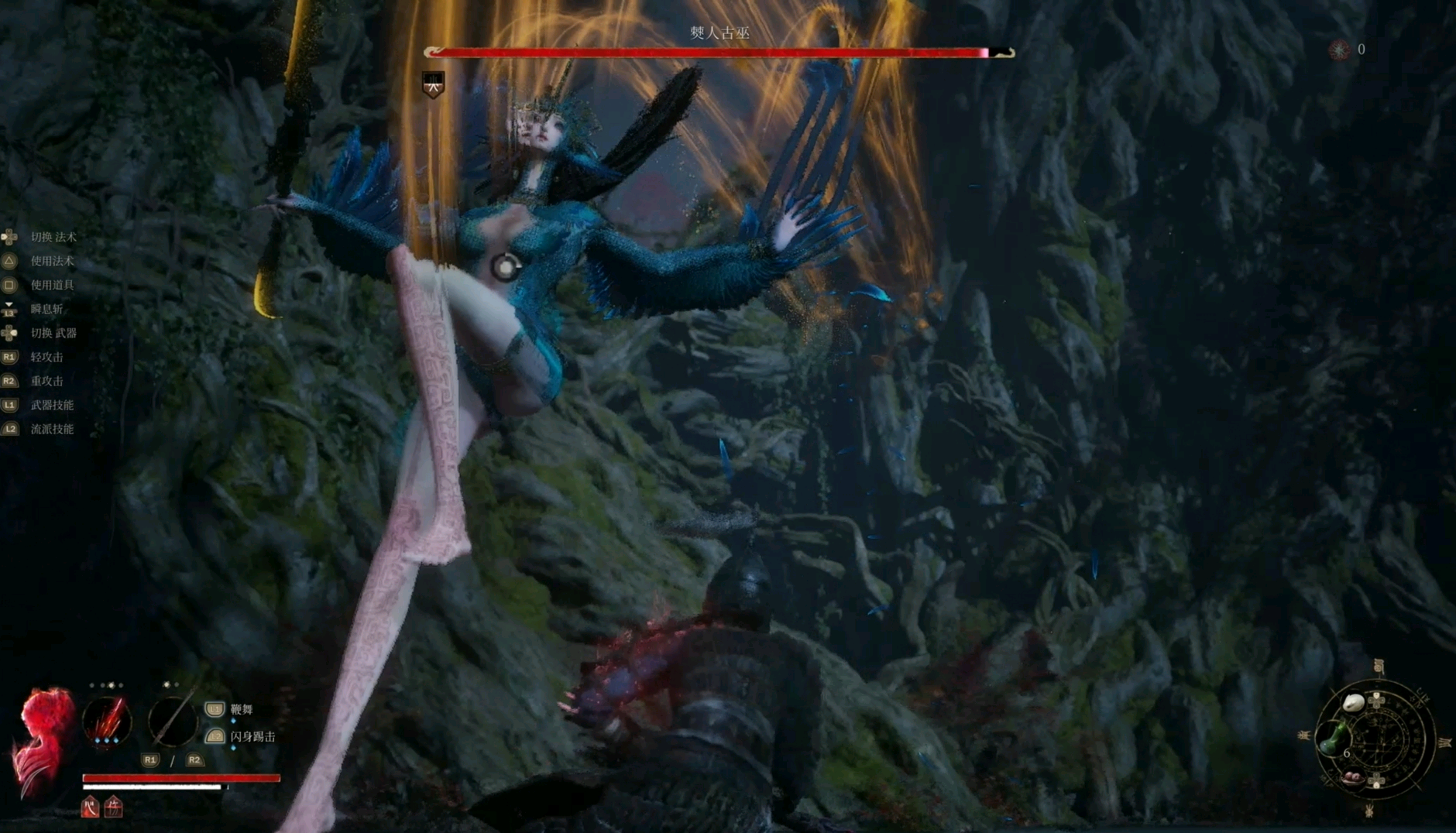Select the red slash spell icon
This screenshot has width=1456, height=833.
tap(107, 720)
